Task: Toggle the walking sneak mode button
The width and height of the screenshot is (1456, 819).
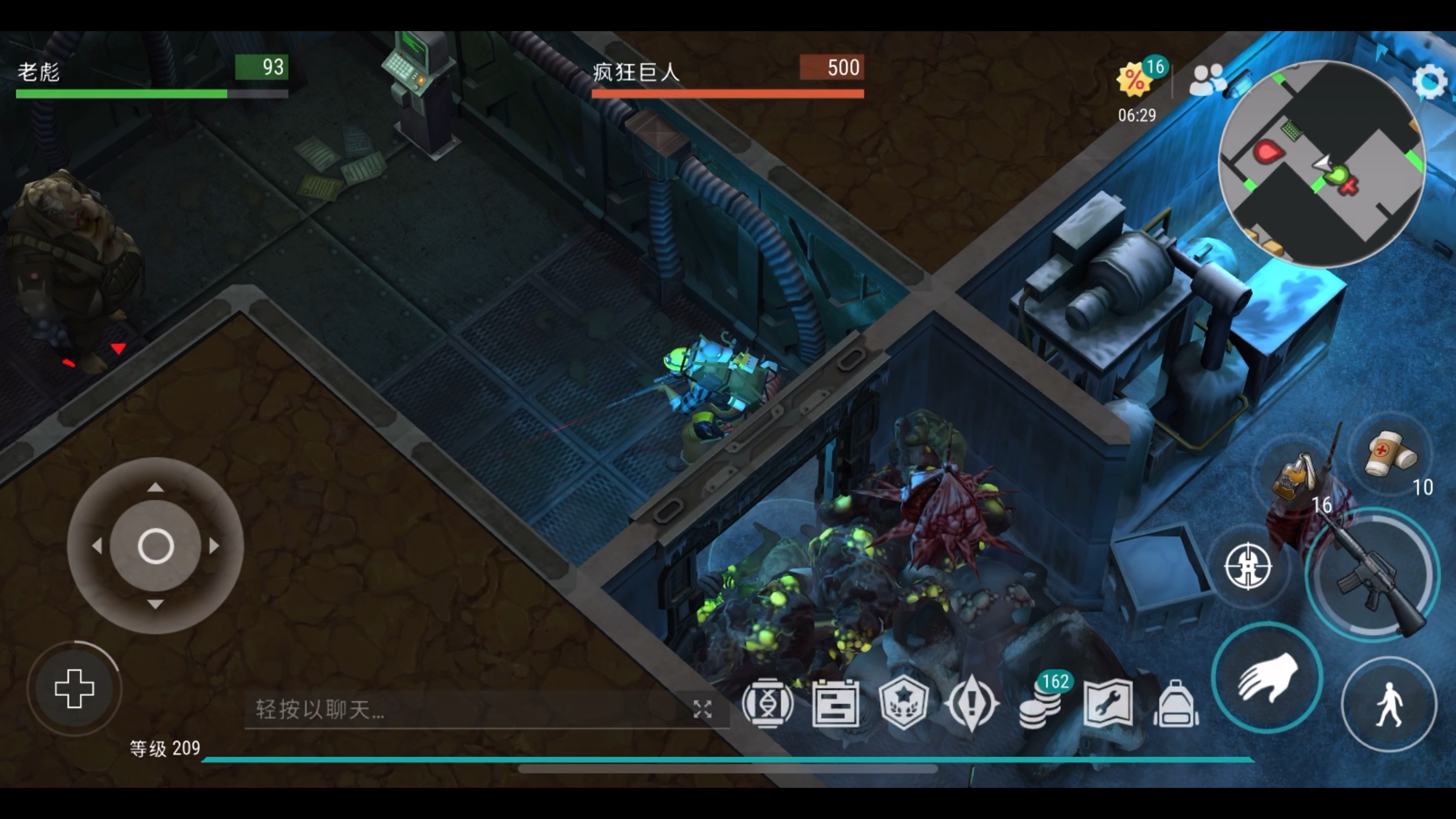Action: [x=1389, y=704]
